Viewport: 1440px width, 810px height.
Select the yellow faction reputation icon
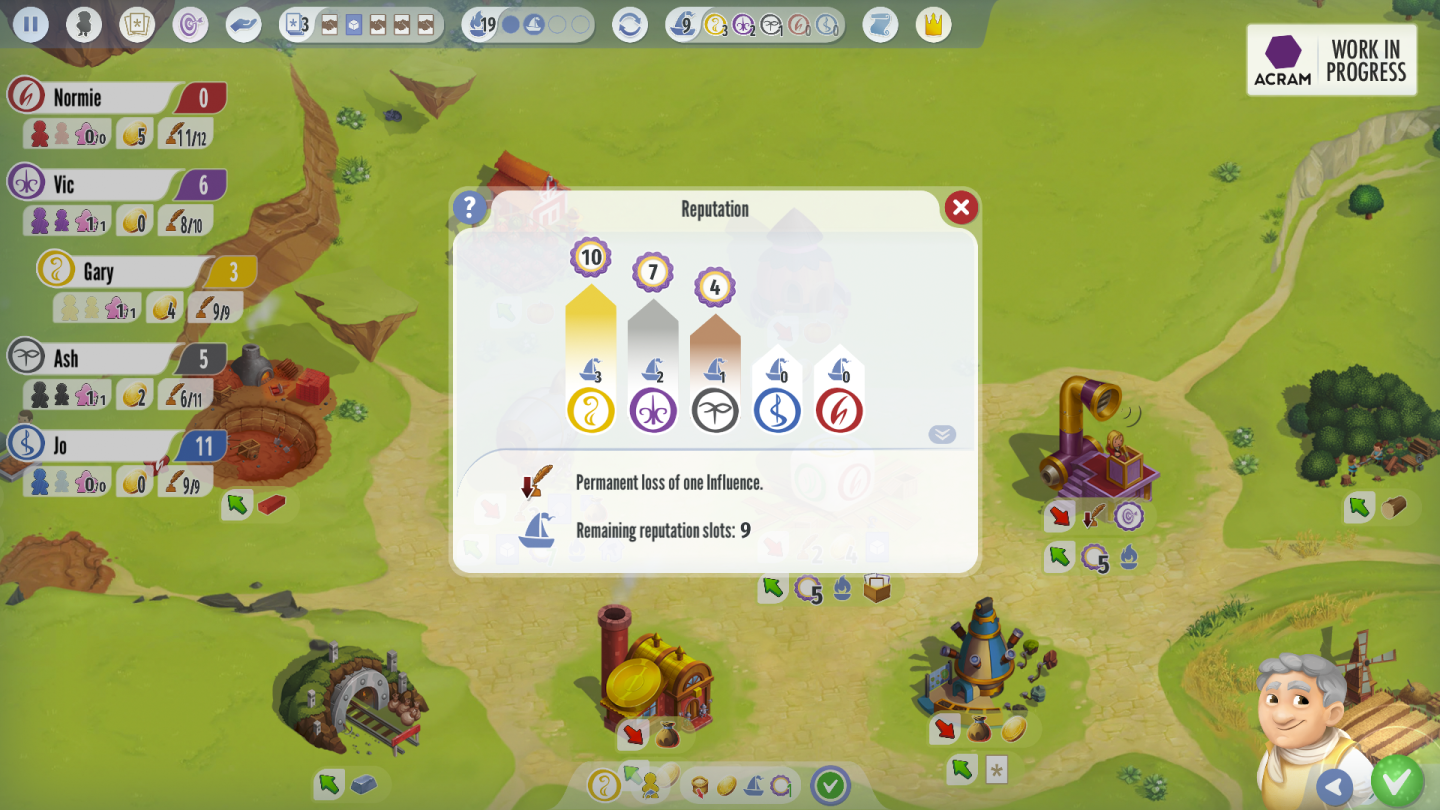pos(591,409)
